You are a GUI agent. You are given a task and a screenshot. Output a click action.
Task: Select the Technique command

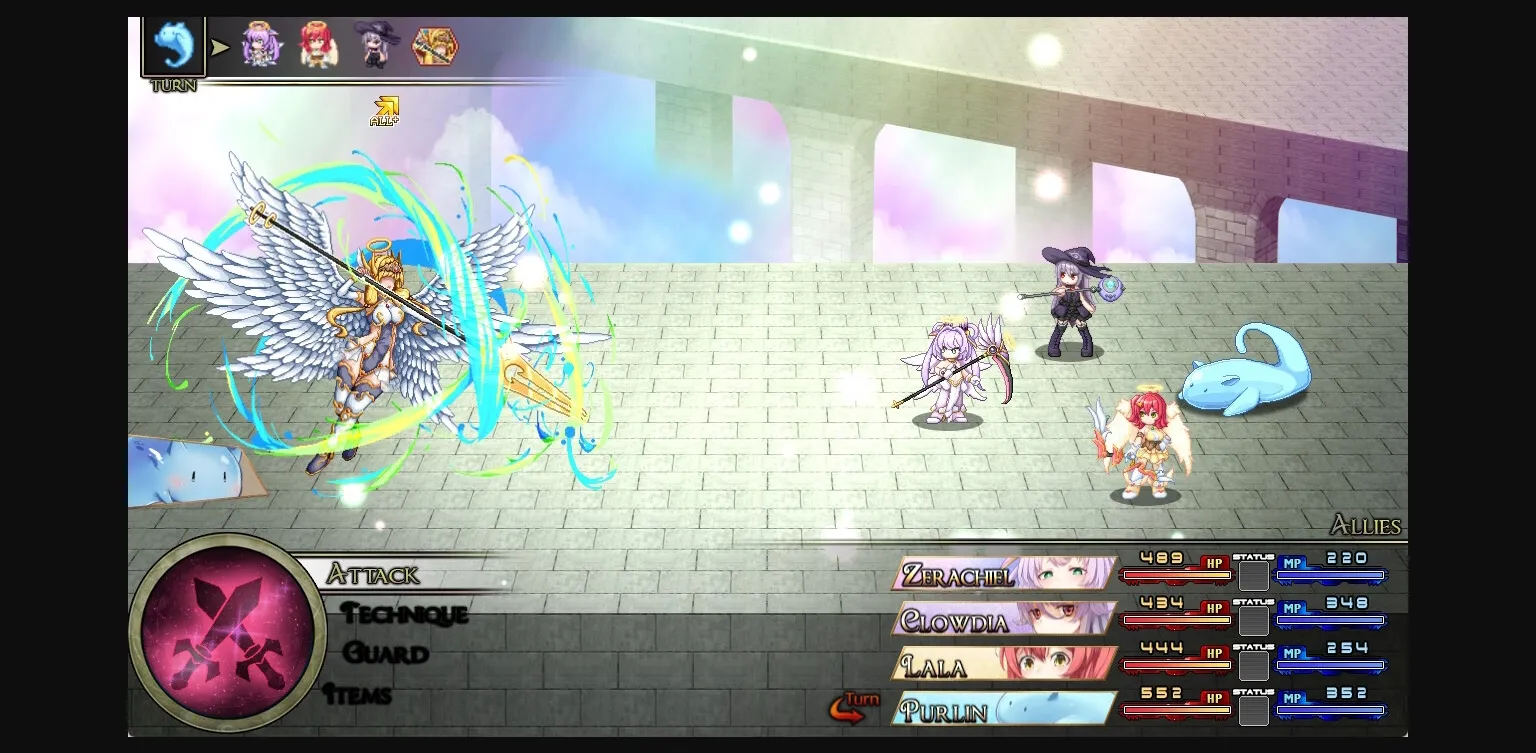coord(405,615)
